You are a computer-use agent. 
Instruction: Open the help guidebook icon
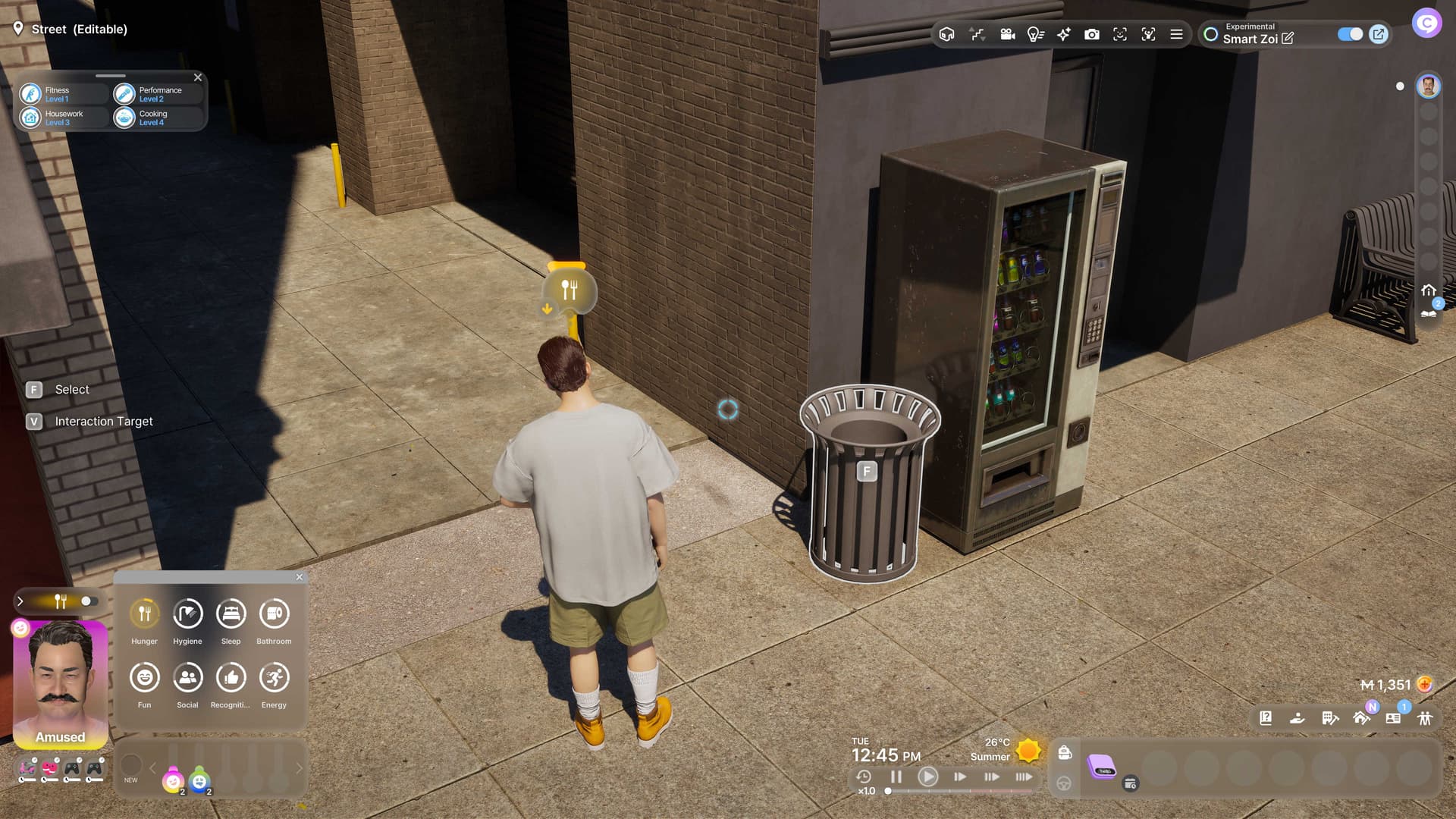click(1266, 718)
